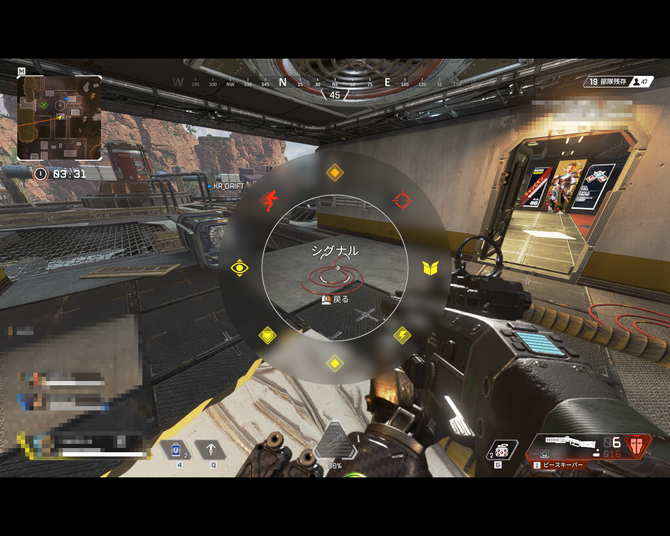Choose the yellow lightning bolt attacking ping

(402, 335)
